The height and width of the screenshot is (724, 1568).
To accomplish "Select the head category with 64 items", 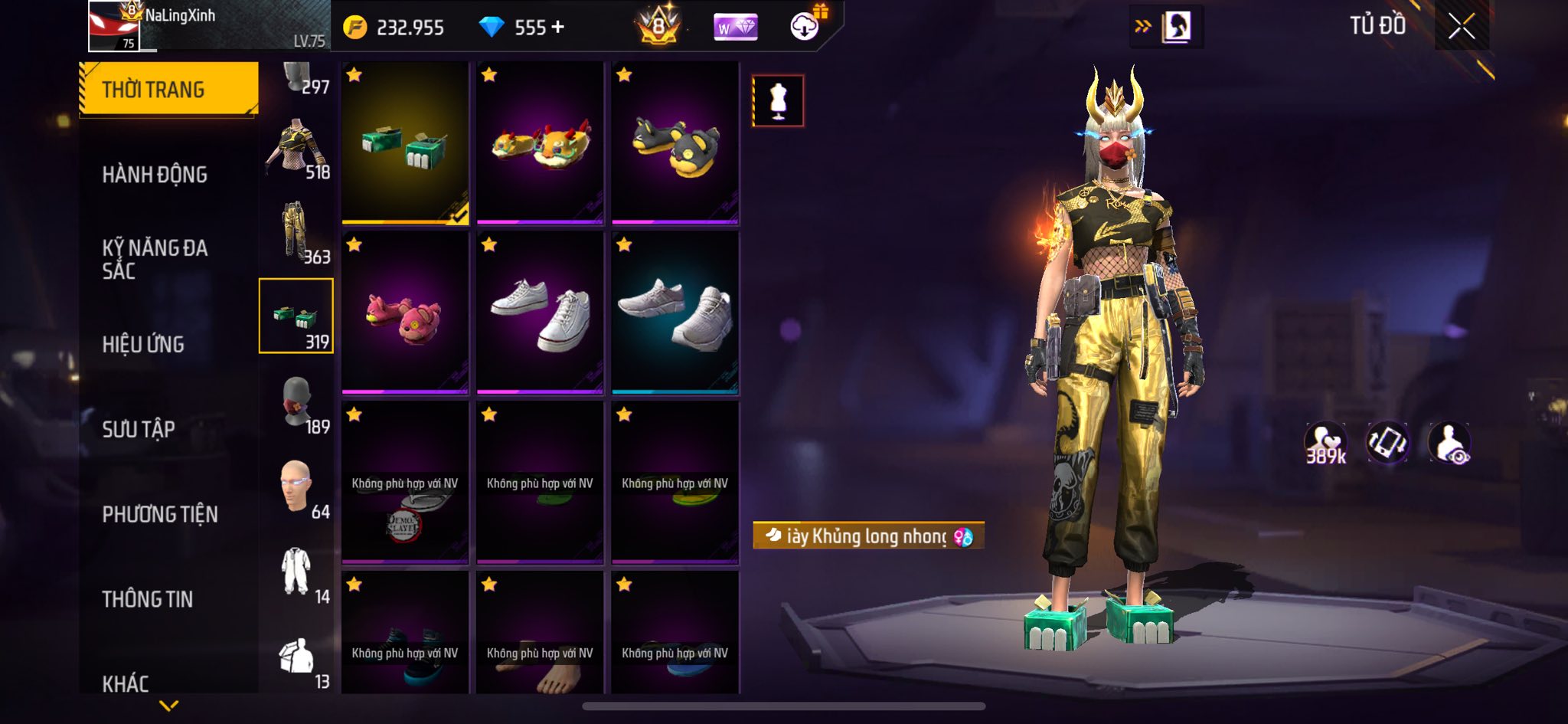I will coord(297,488).
